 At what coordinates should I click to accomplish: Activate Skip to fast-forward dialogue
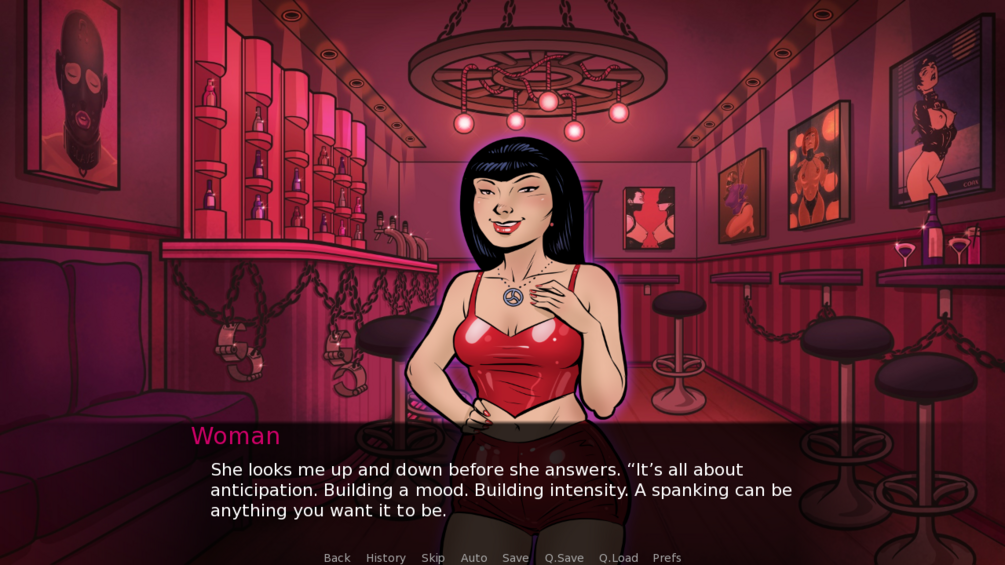433,558
